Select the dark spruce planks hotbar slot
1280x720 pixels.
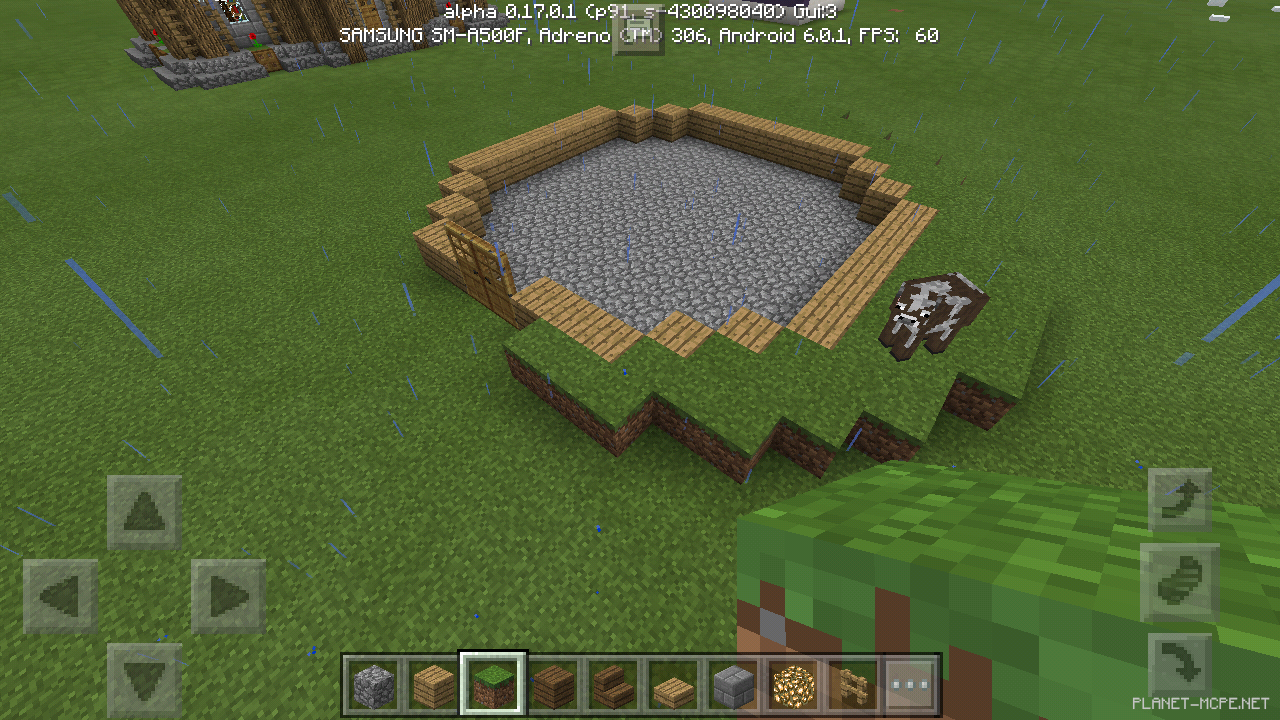553,685
